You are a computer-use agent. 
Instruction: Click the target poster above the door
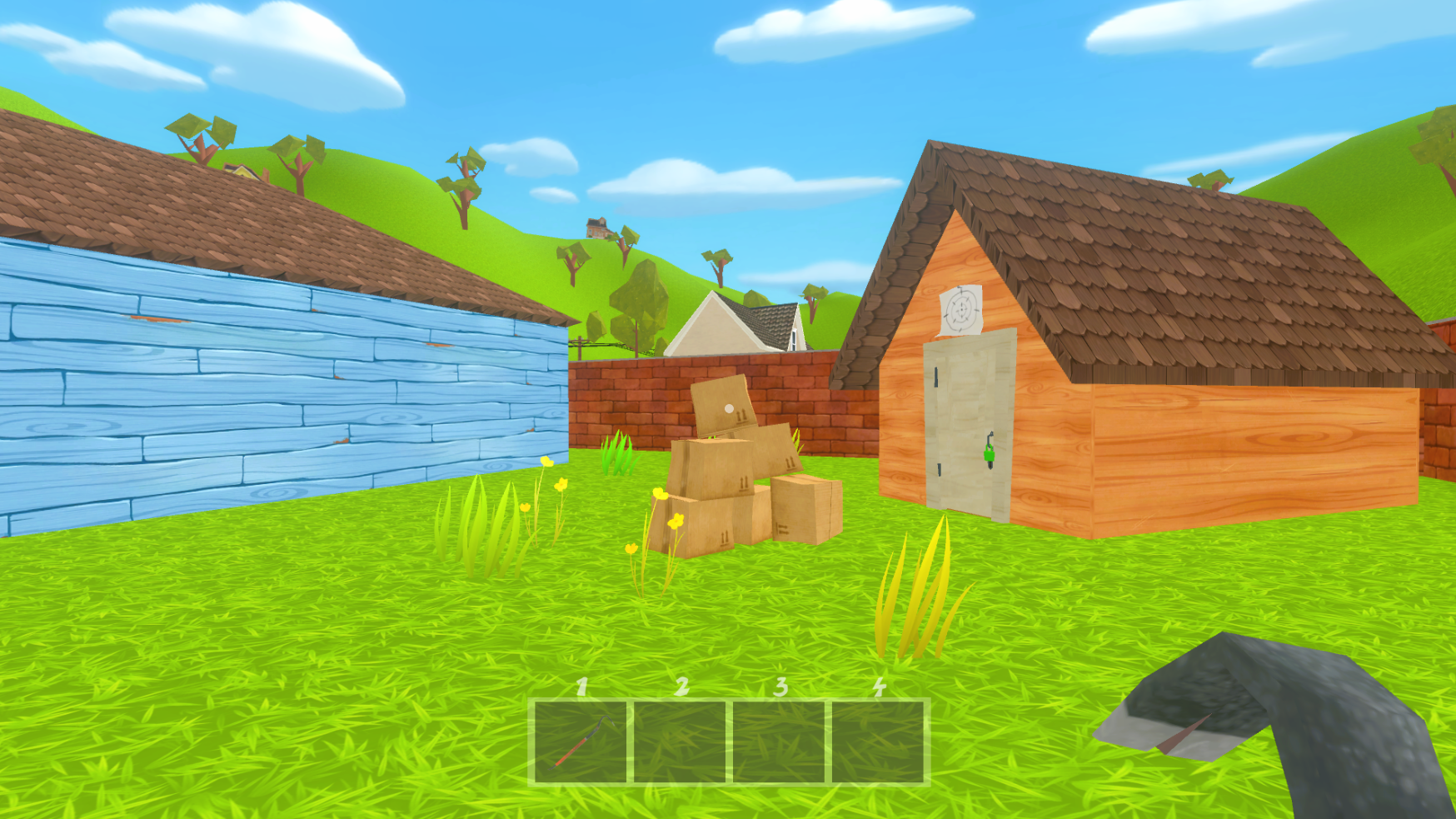tap(962, 308)
